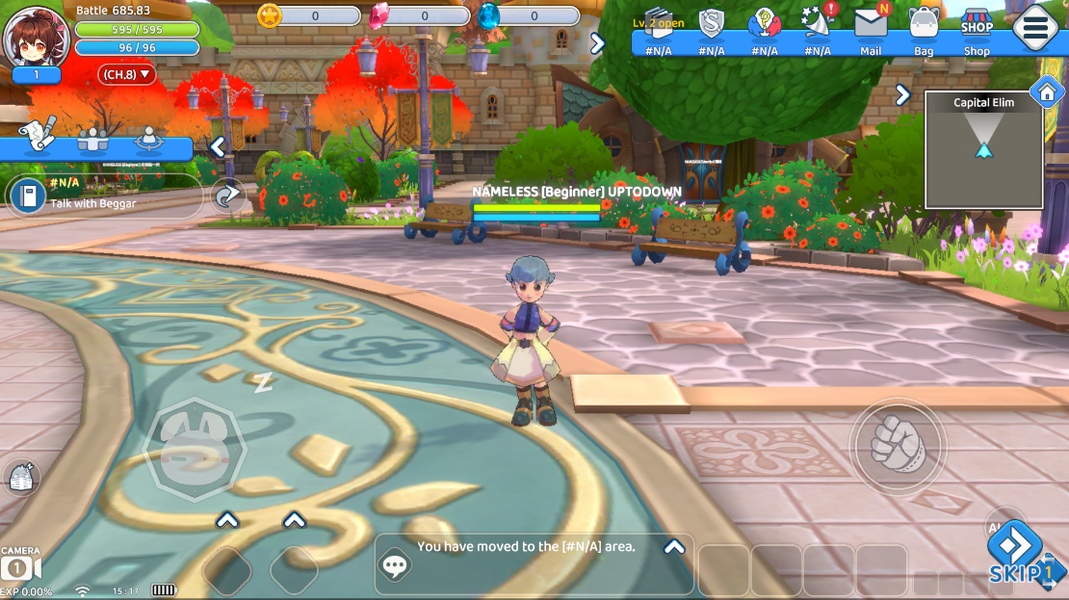Open the Shop
This screenshot has height=600, width=1069.
(x=976, y=27)
